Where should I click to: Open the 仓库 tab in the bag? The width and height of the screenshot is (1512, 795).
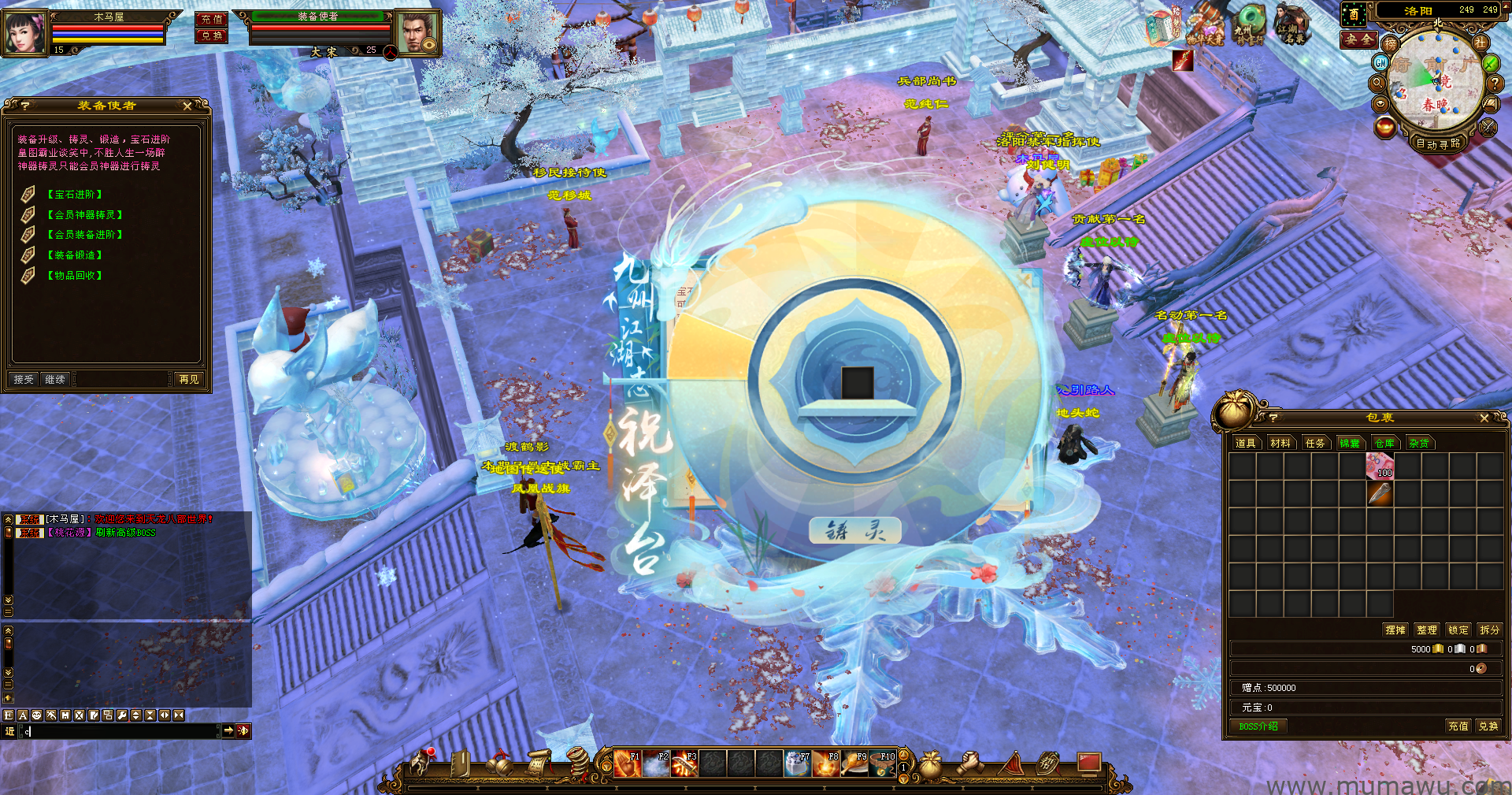[x=1384, y=444]
